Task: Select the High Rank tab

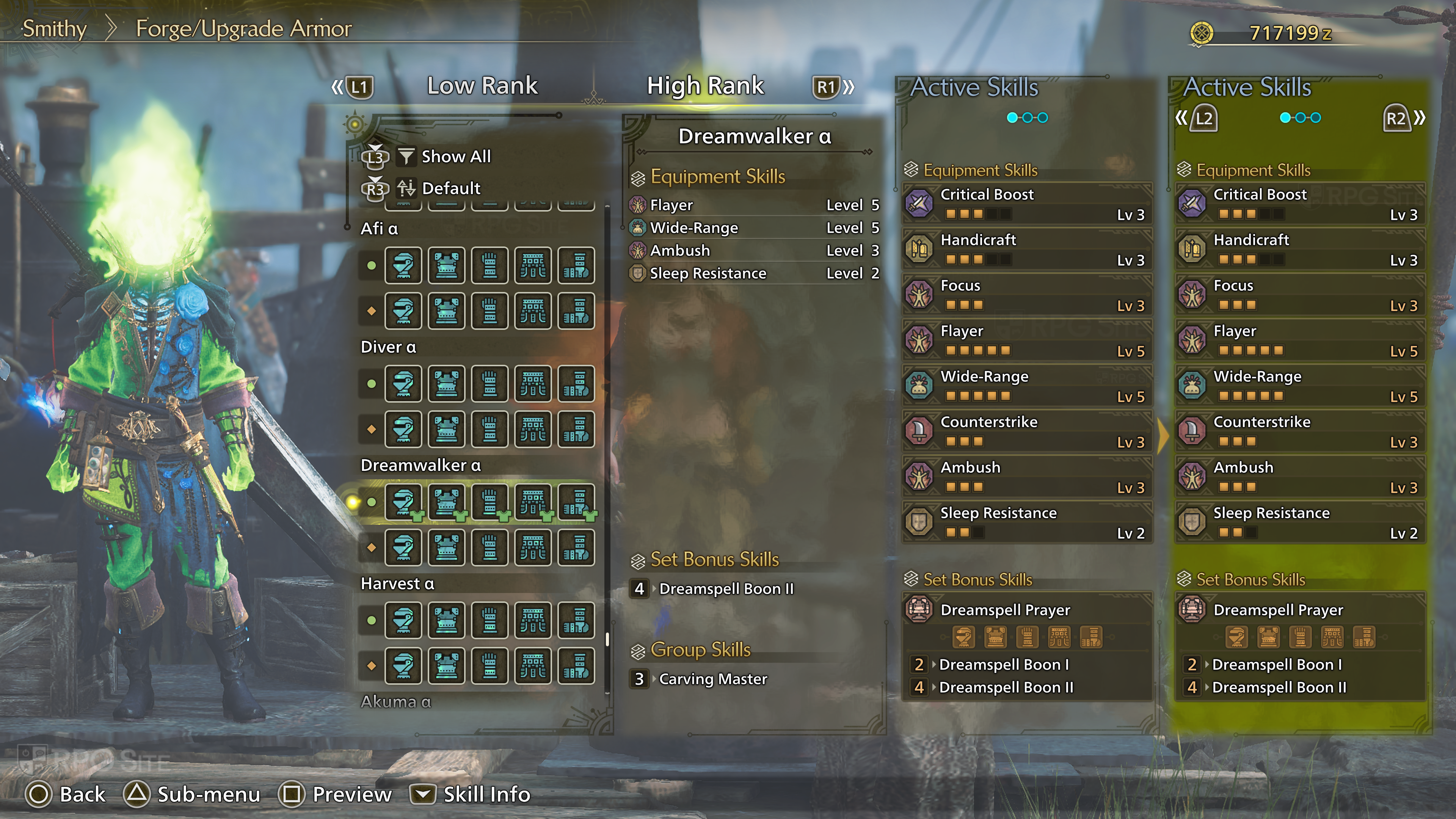Action: (705, 86)
